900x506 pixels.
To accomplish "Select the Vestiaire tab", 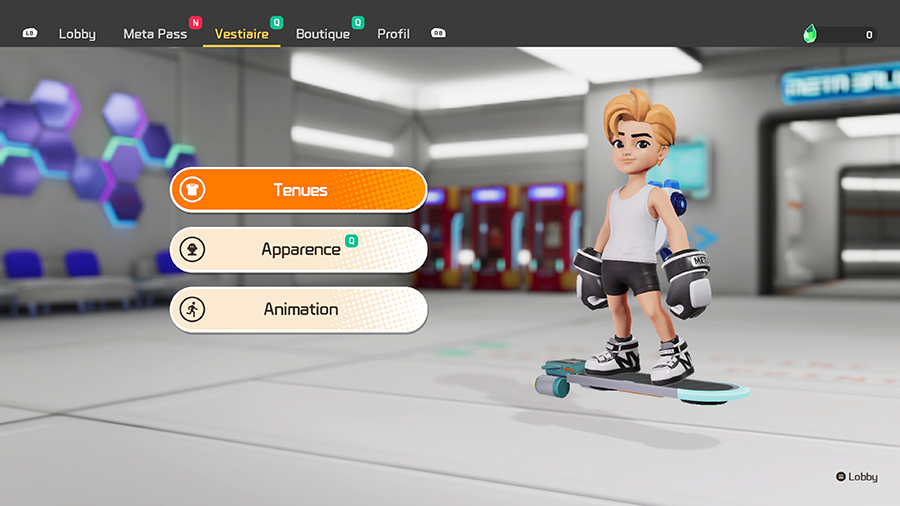I will 241,34.
